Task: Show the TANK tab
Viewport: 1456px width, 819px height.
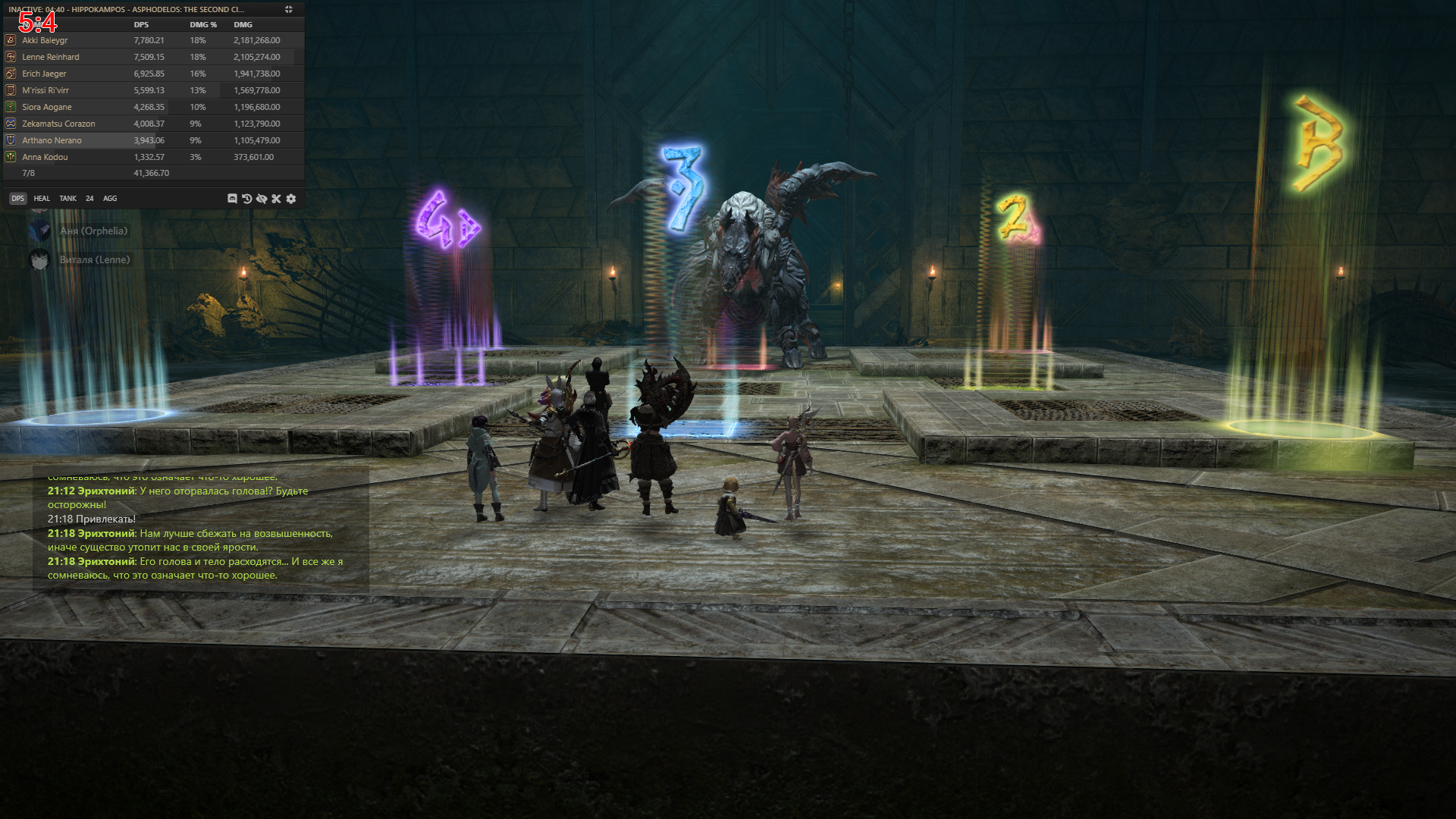Action: 68,199
